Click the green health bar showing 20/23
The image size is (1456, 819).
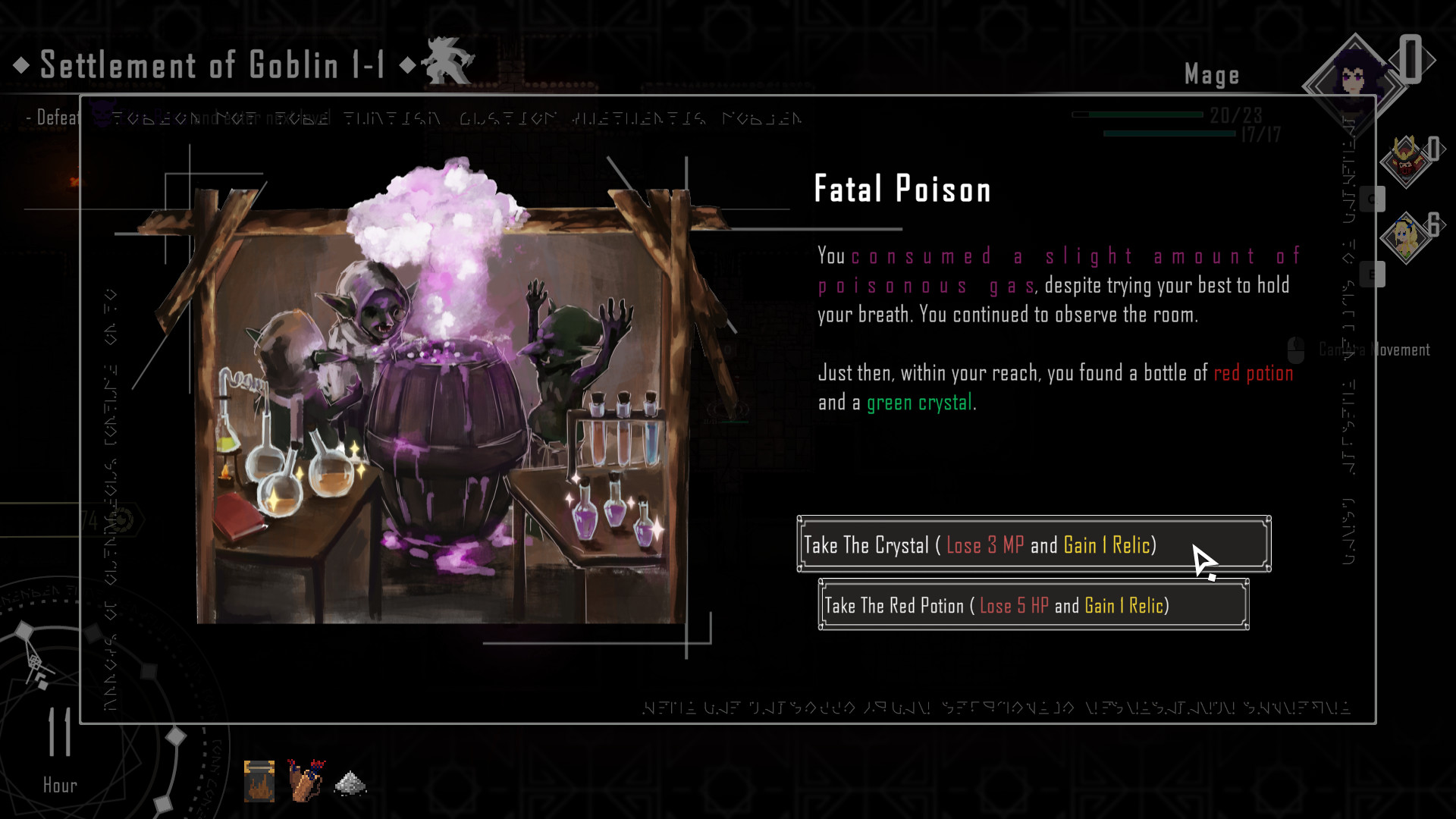point(1137,114)
